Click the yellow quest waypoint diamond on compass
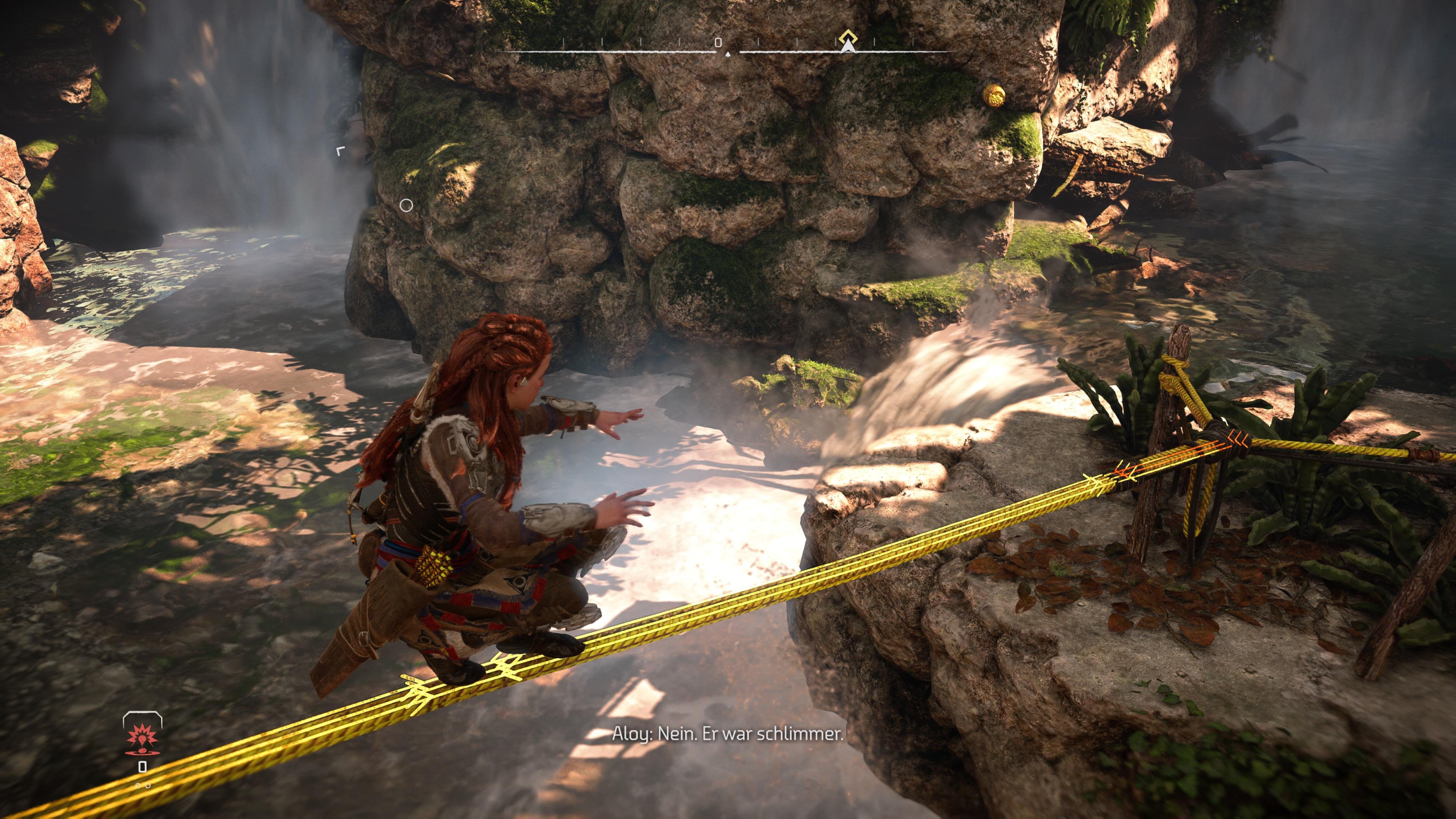 click(849, 37)
